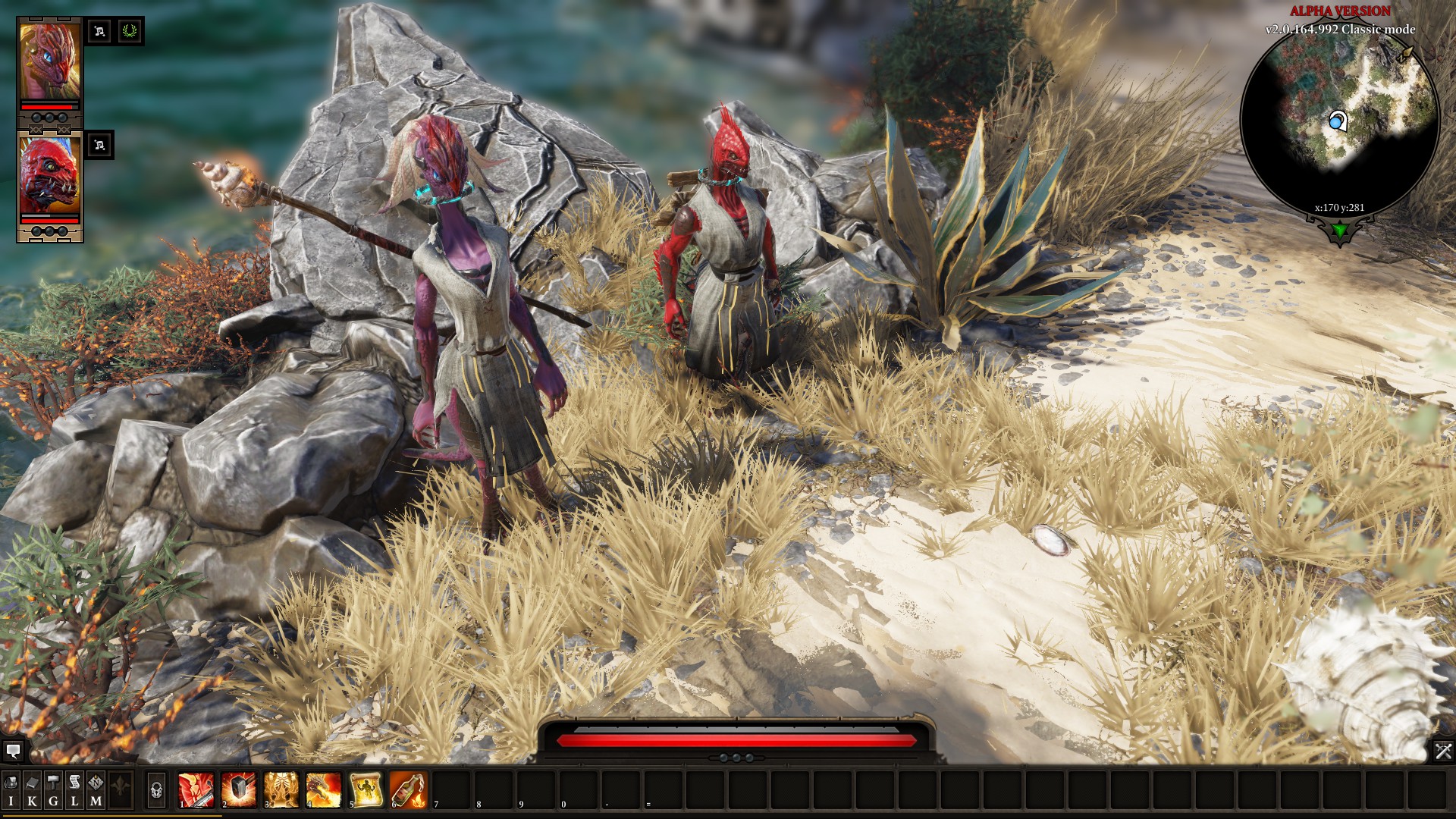
Task: Open the chat speech bubble button
Action: pos(13,752)
